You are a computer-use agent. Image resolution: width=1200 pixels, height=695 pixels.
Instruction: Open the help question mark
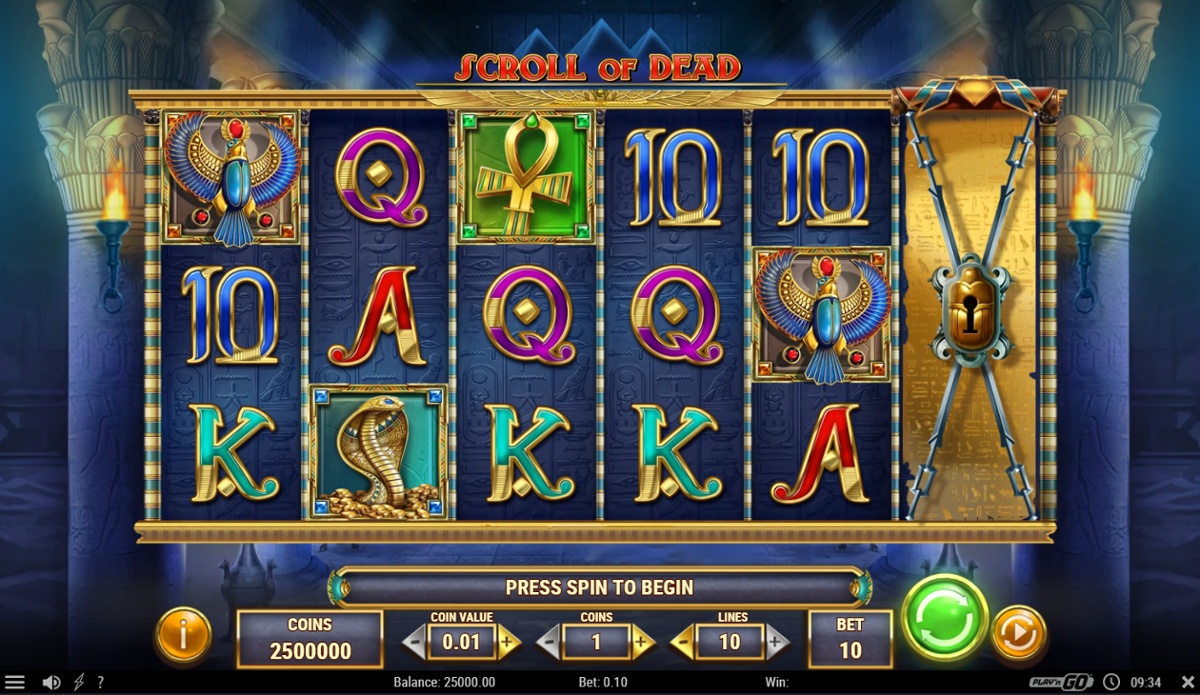tap(100, 683)
